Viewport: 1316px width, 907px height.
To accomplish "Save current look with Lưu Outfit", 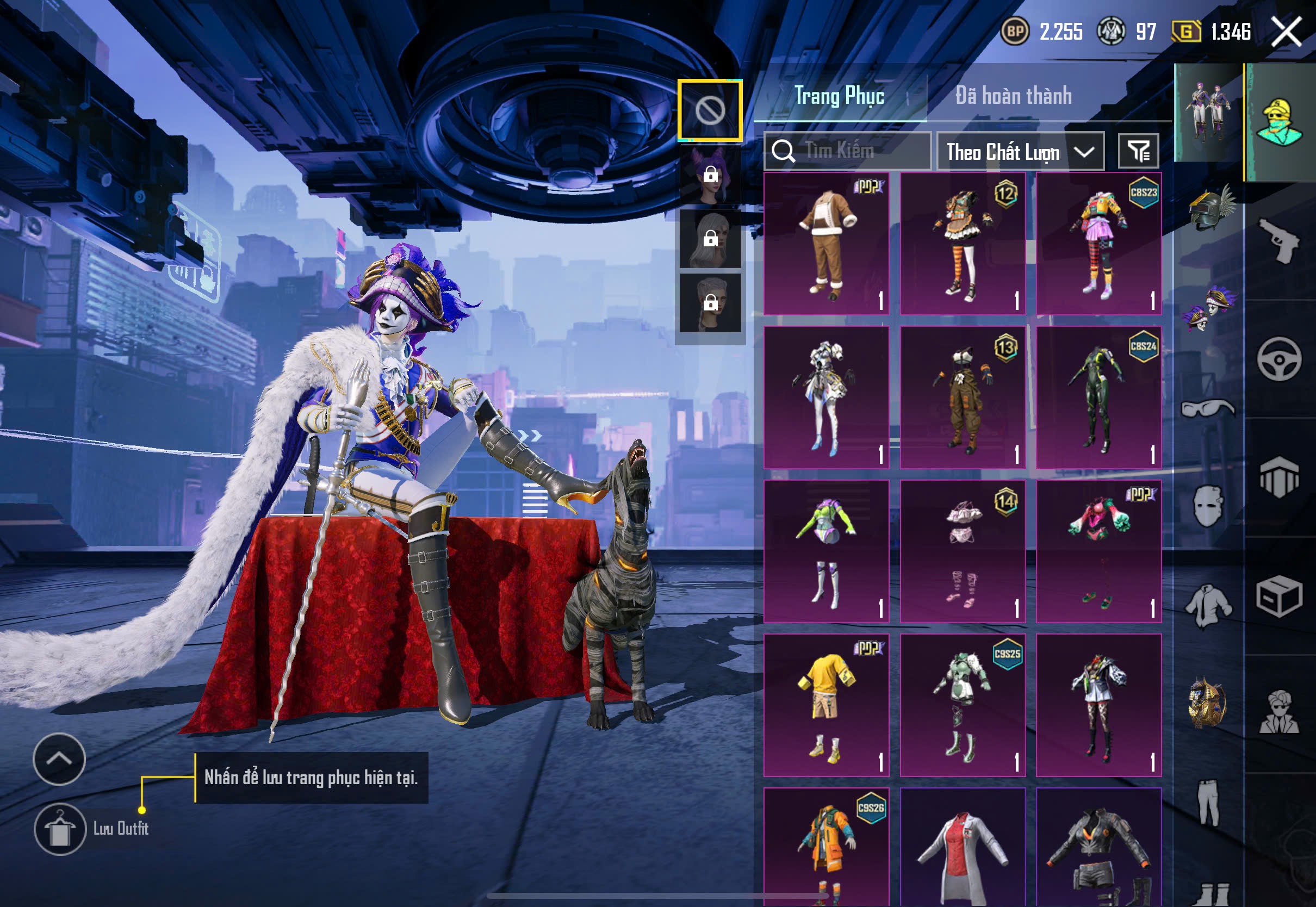I will tap(60, 829).
